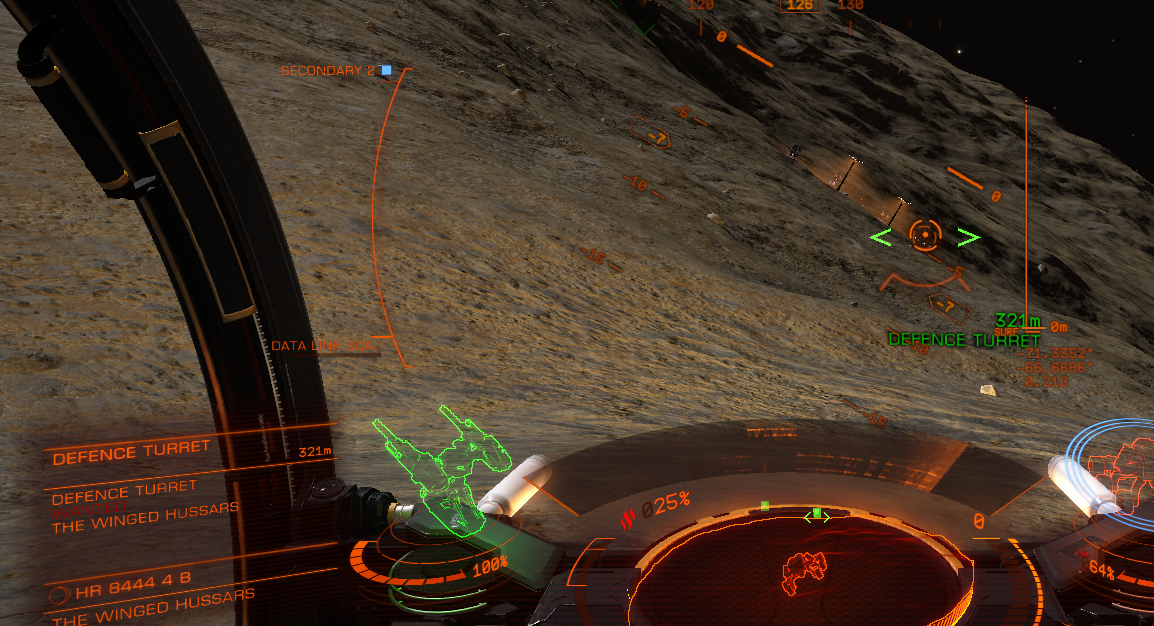Click the Secondary 2 fire group label
1154x626 pixels.
328,71
